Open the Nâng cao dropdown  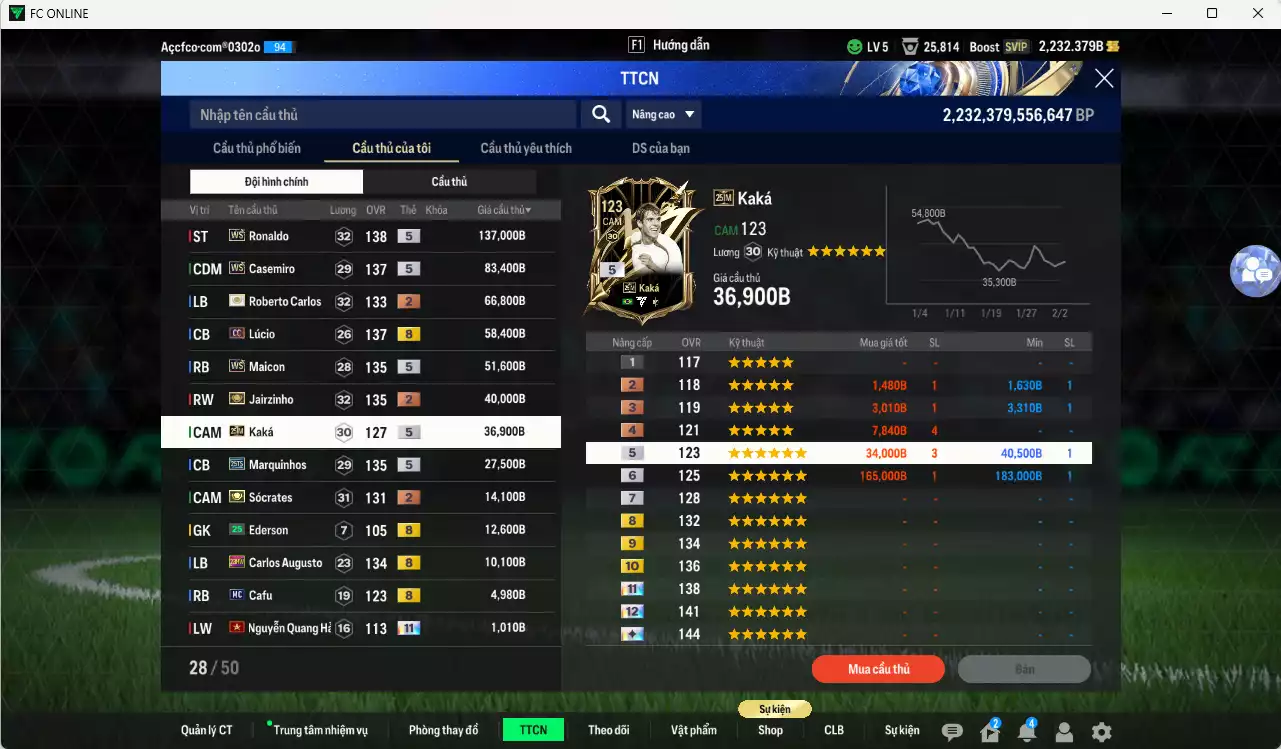(x=663, y=114)
